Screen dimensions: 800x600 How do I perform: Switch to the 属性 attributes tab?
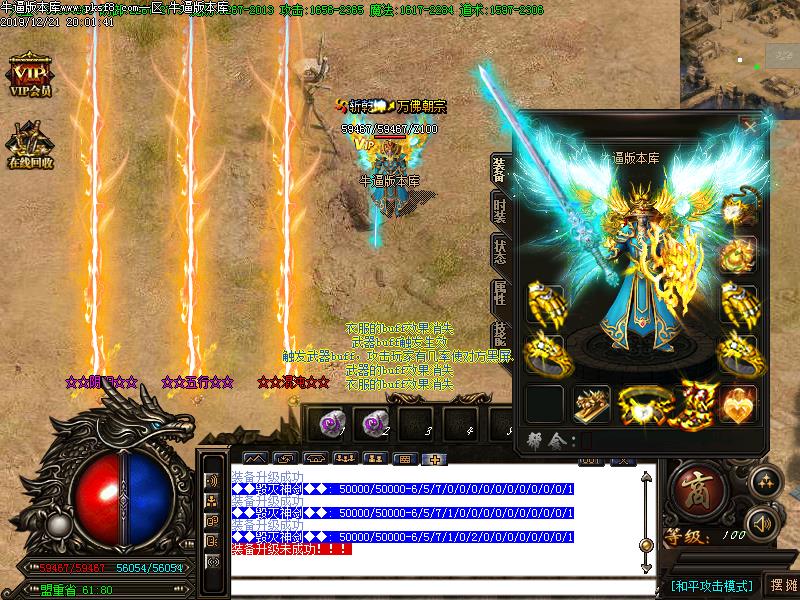coord(498,294)
